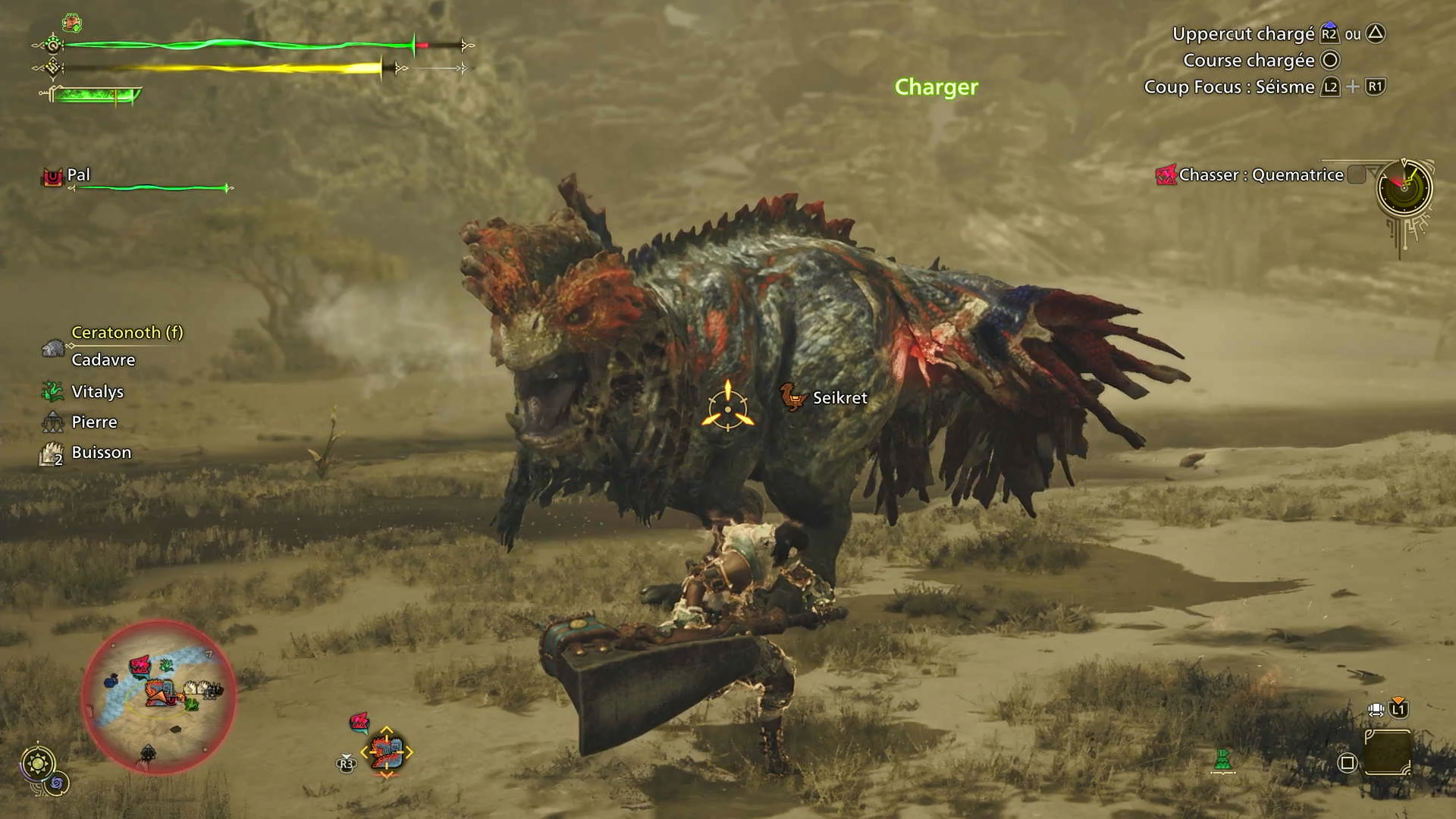Open the empty item bar slot
This screenshot has width=1456, height=819.
(1387, 753)
